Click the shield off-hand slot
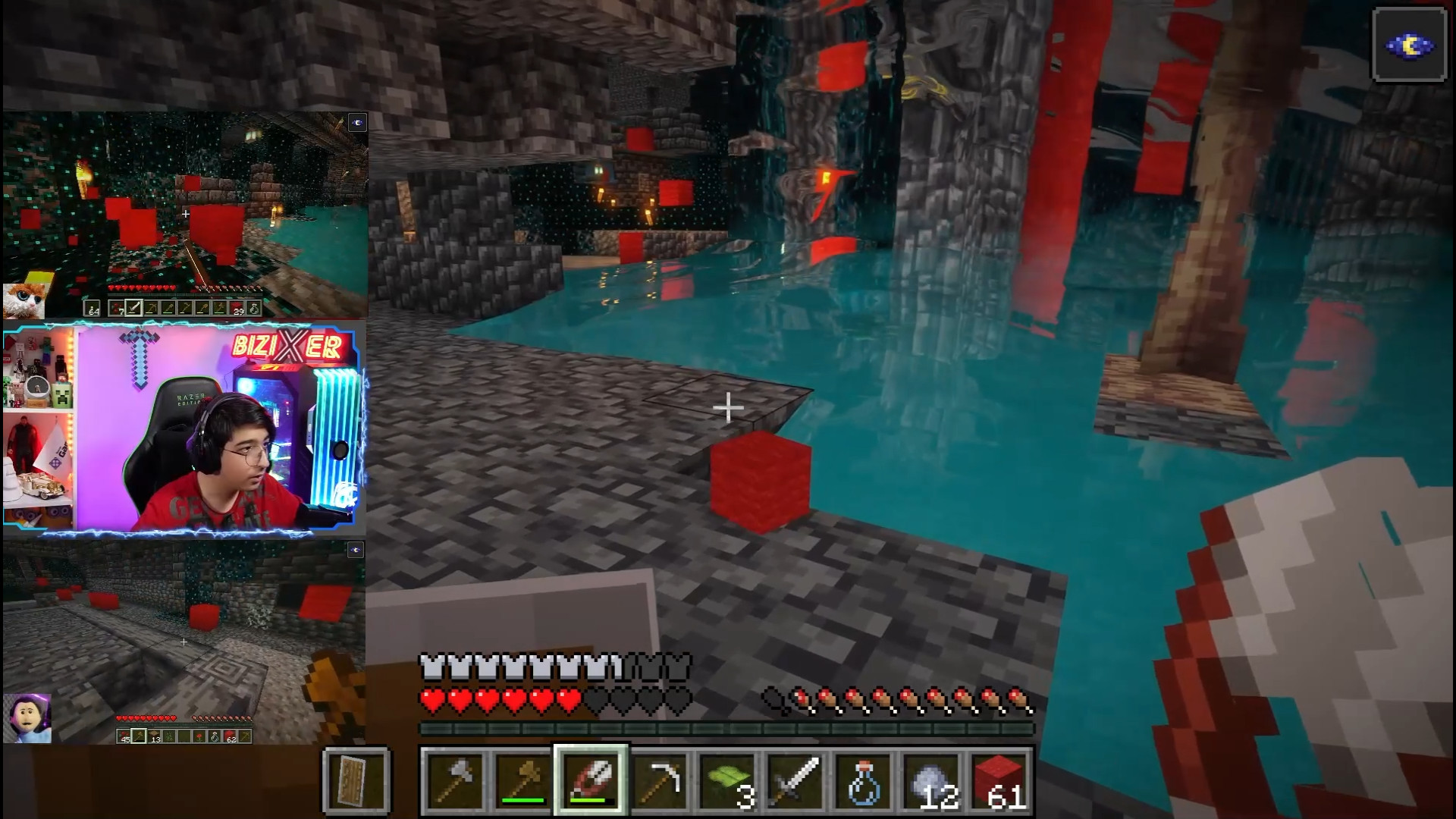Screen dimensions: 1456x819 point(356,780)
